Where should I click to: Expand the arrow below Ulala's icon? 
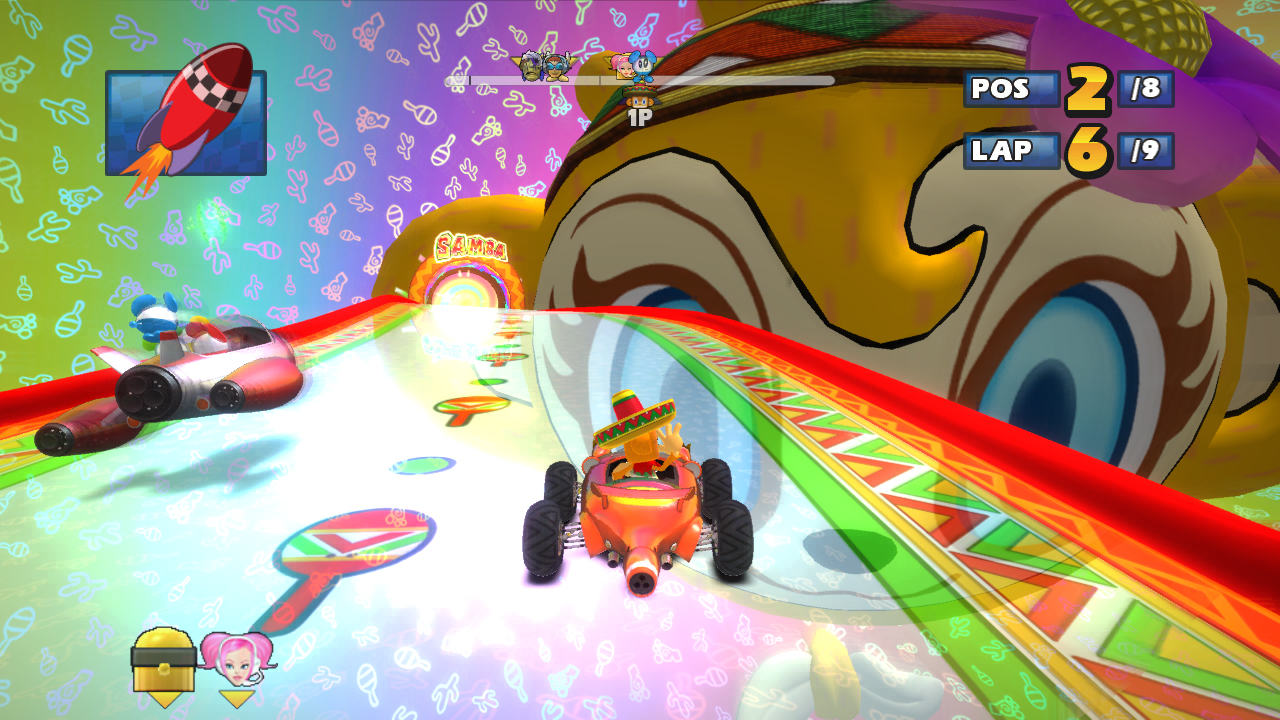pos(235,698)
